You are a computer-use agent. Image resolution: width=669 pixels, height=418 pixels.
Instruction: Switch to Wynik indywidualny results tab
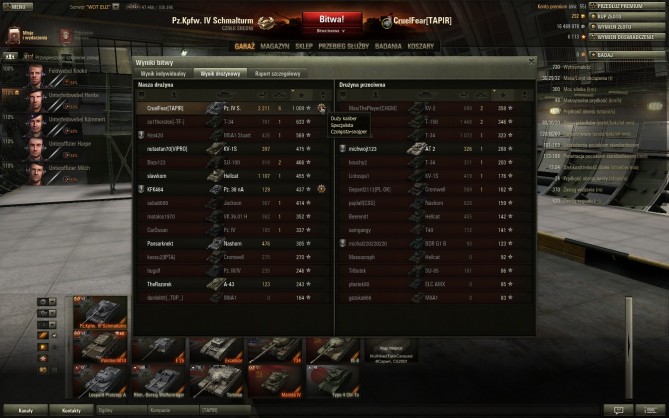coord(163,74)
